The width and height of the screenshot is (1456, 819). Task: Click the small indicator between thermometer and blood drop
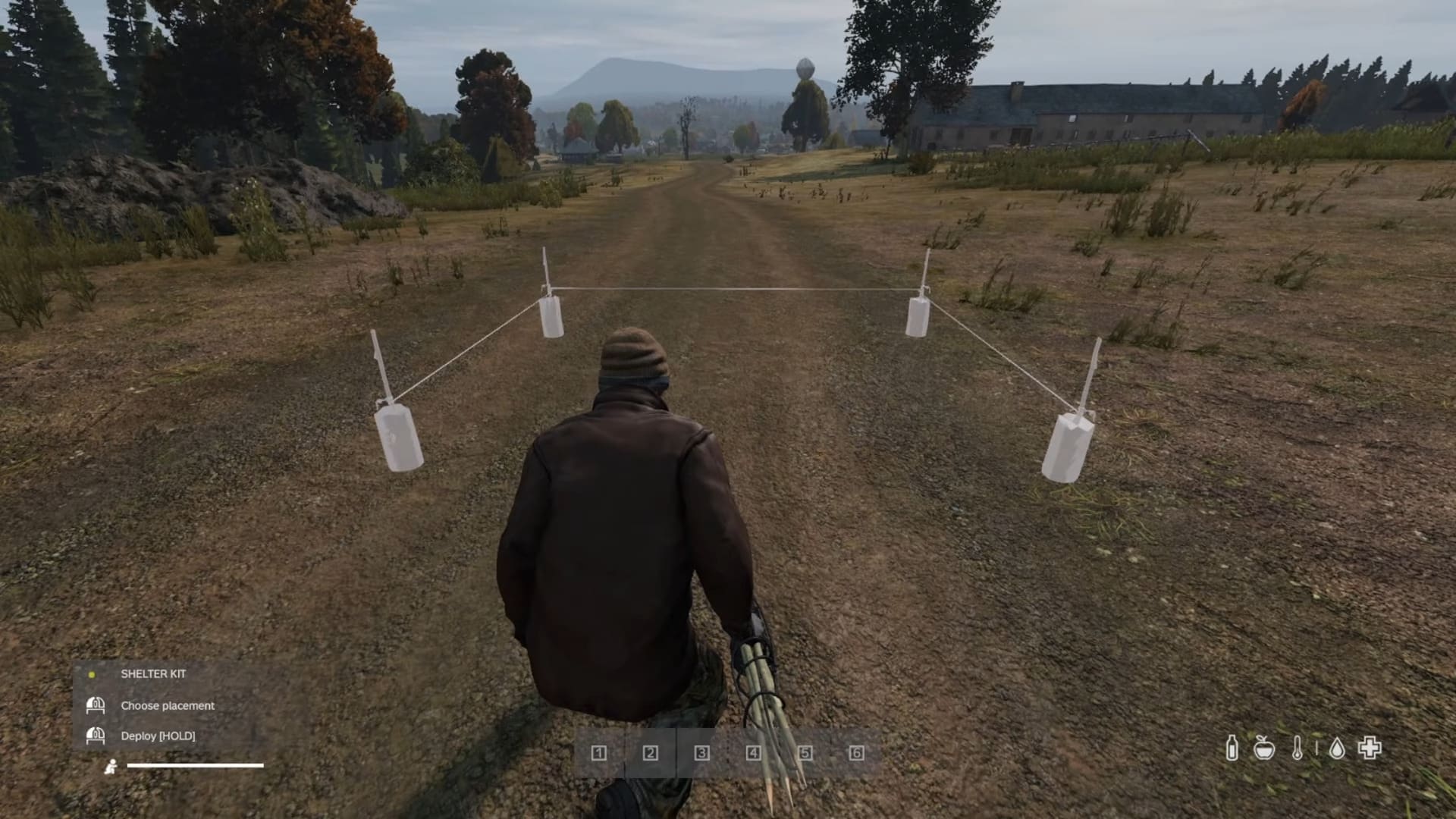(x=1316, y=747)
